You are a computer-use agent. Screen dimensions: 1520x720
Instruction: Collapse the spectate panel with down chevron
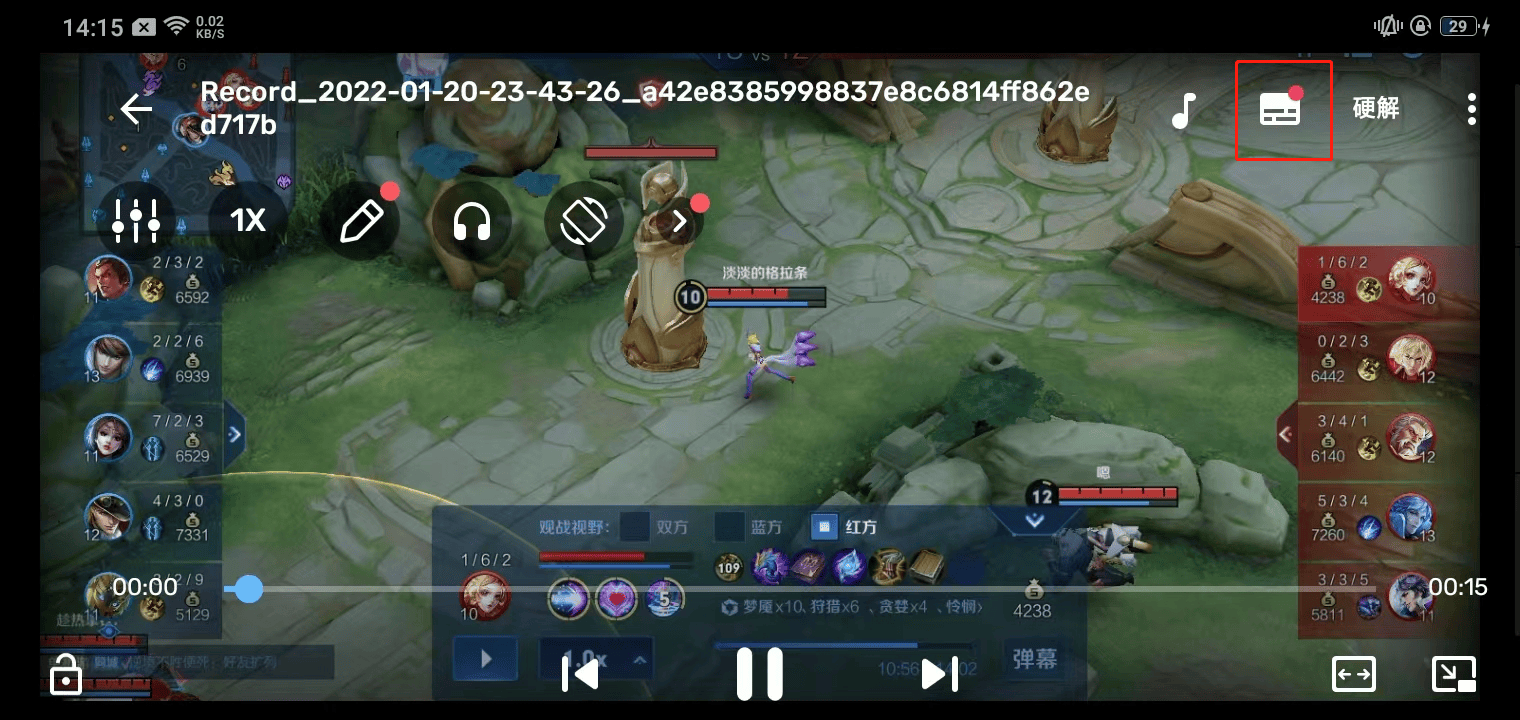(1034, 521)
